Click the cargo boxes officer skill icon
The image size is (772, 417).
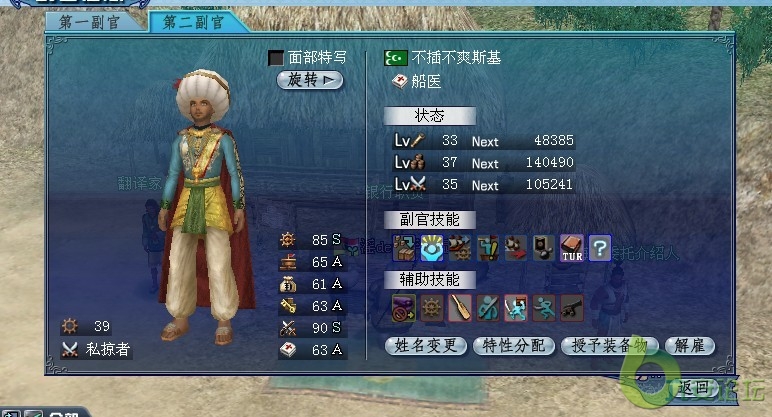point(403,248)
